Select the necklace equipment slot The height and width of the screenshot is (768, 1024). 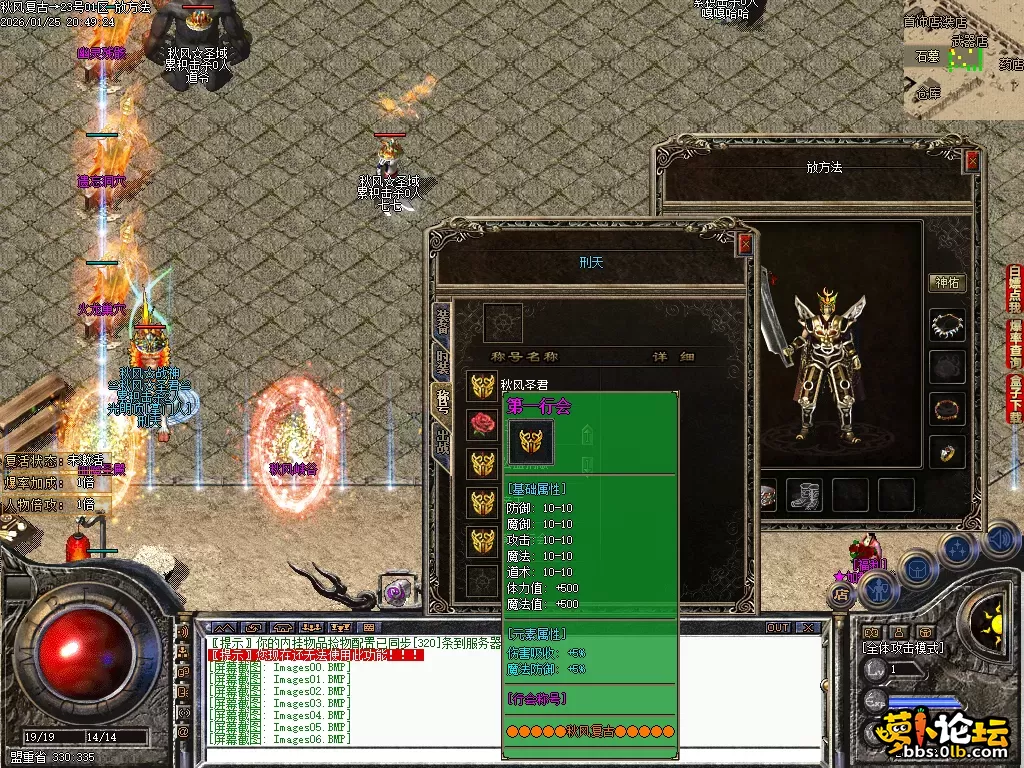[946, 325]
